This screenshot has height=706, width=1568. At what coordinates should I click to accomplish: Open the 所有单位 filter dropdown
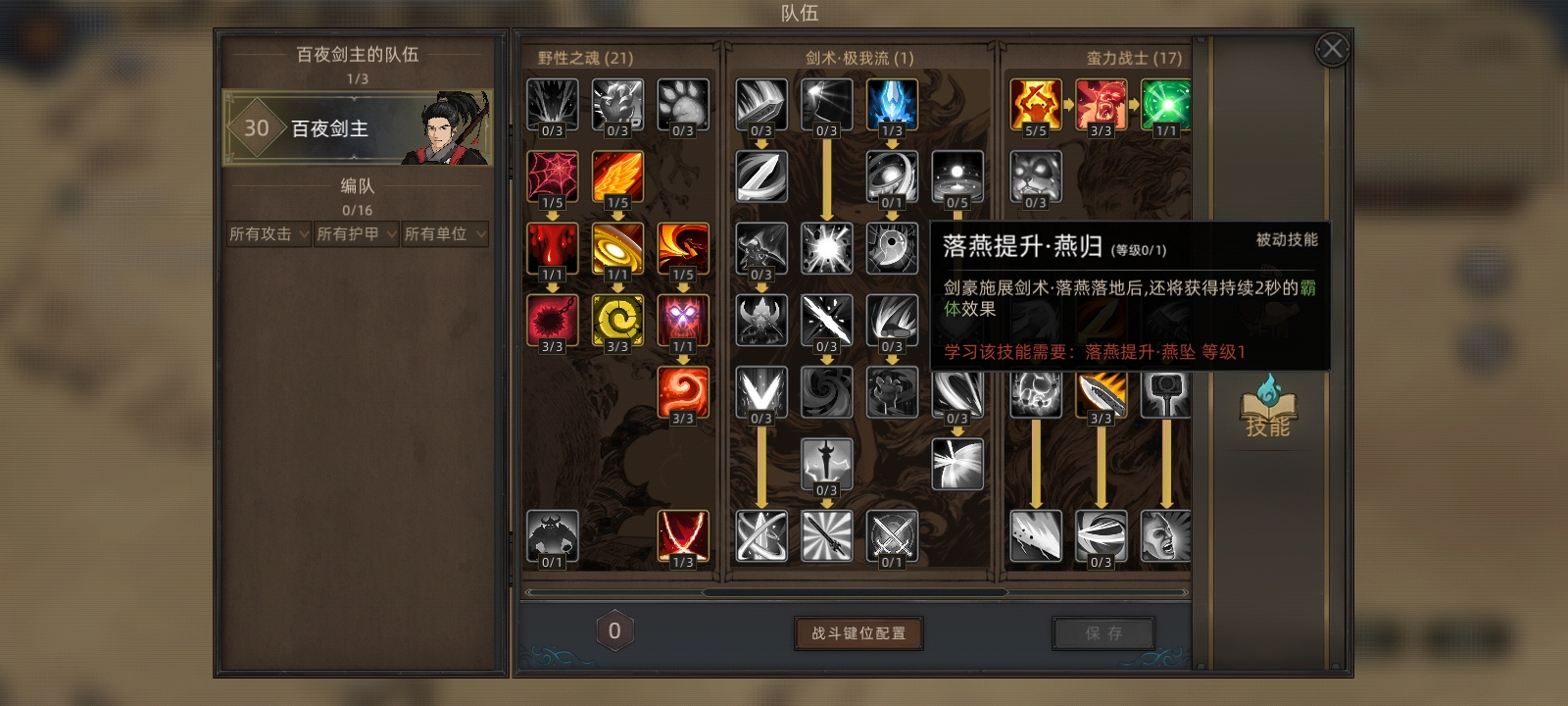(x=444, y=234)
